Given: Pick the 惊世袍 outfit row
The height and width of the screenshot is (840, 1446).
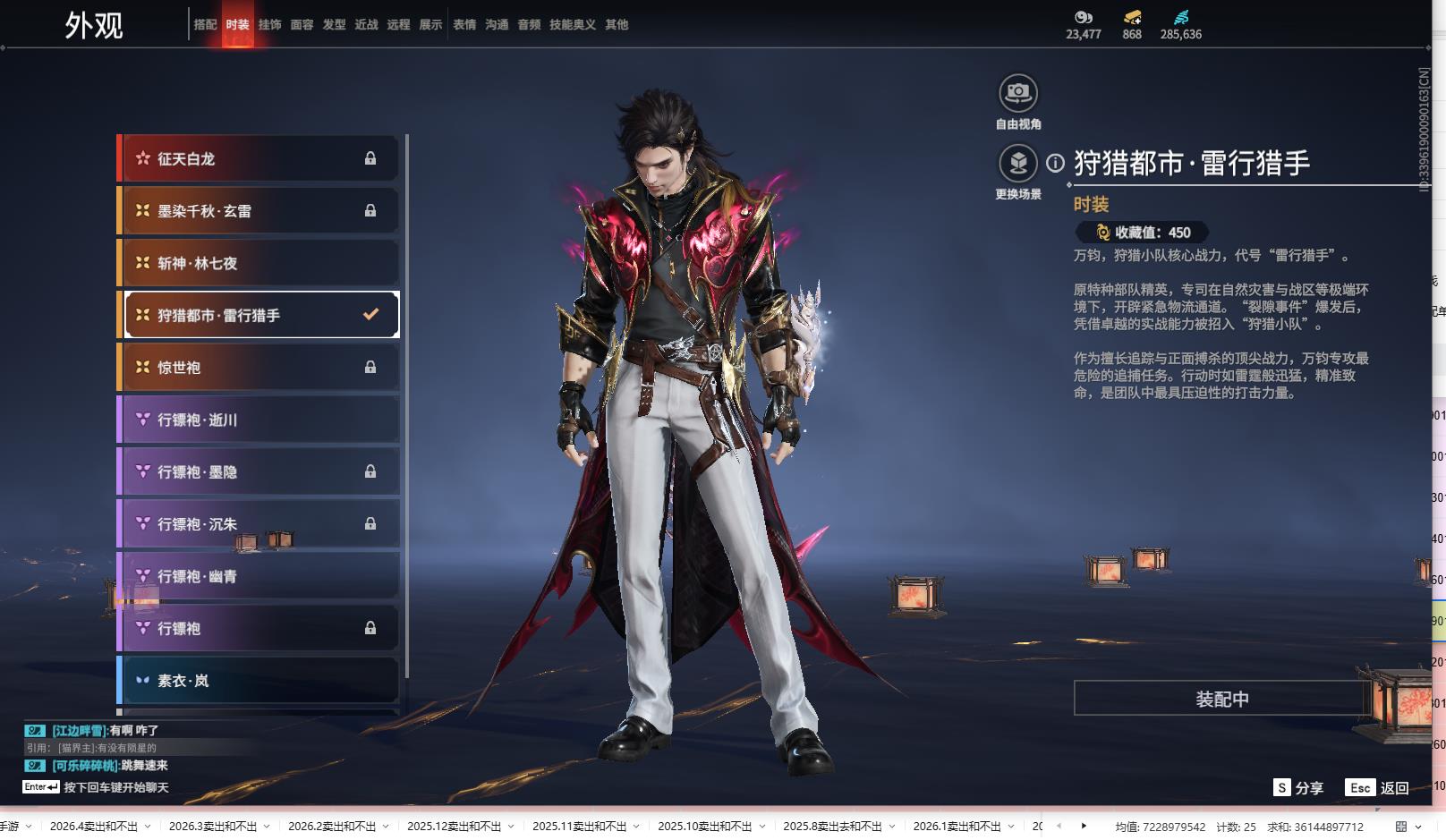Looking at the screenshot, I should [x=259, y=368].
